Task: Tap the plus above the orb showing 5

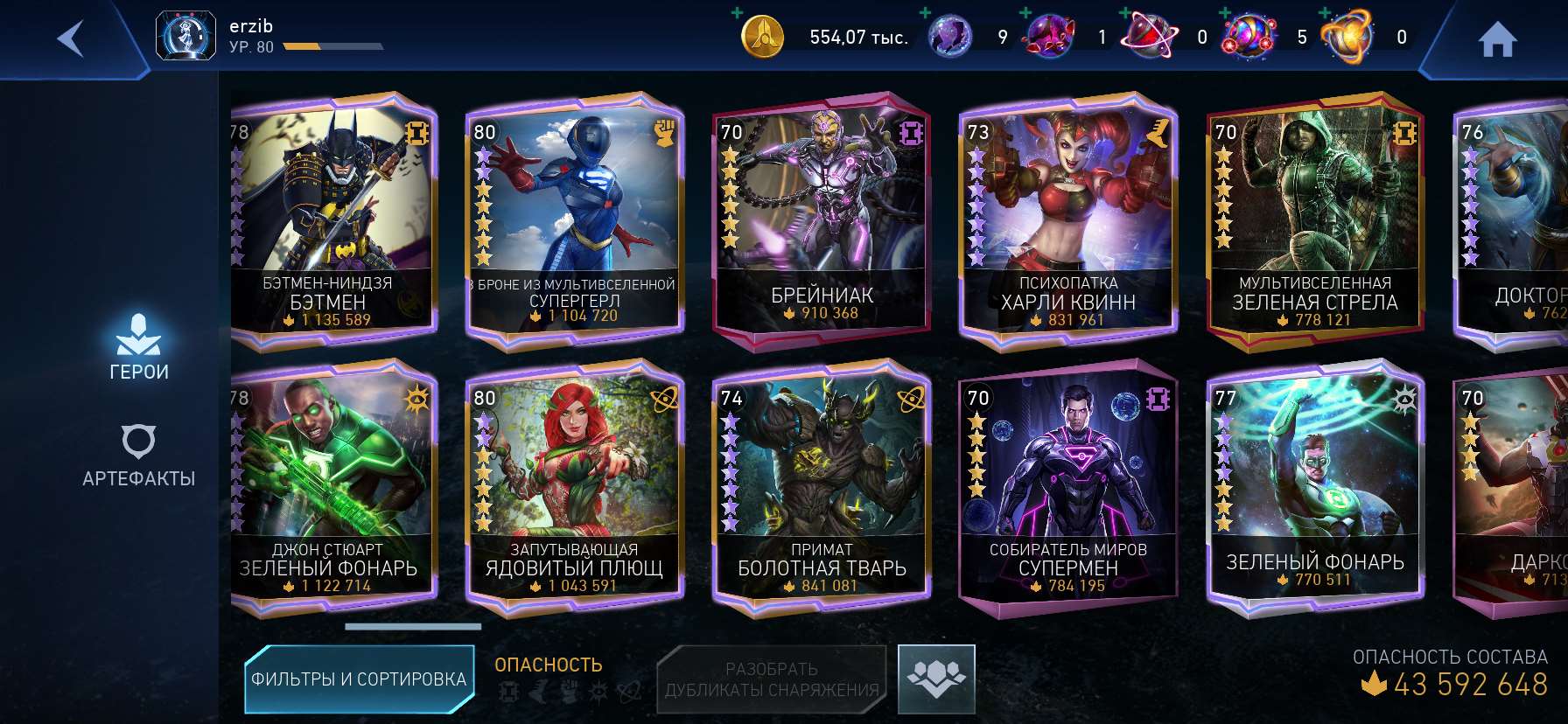Action: coord(1223,14)
